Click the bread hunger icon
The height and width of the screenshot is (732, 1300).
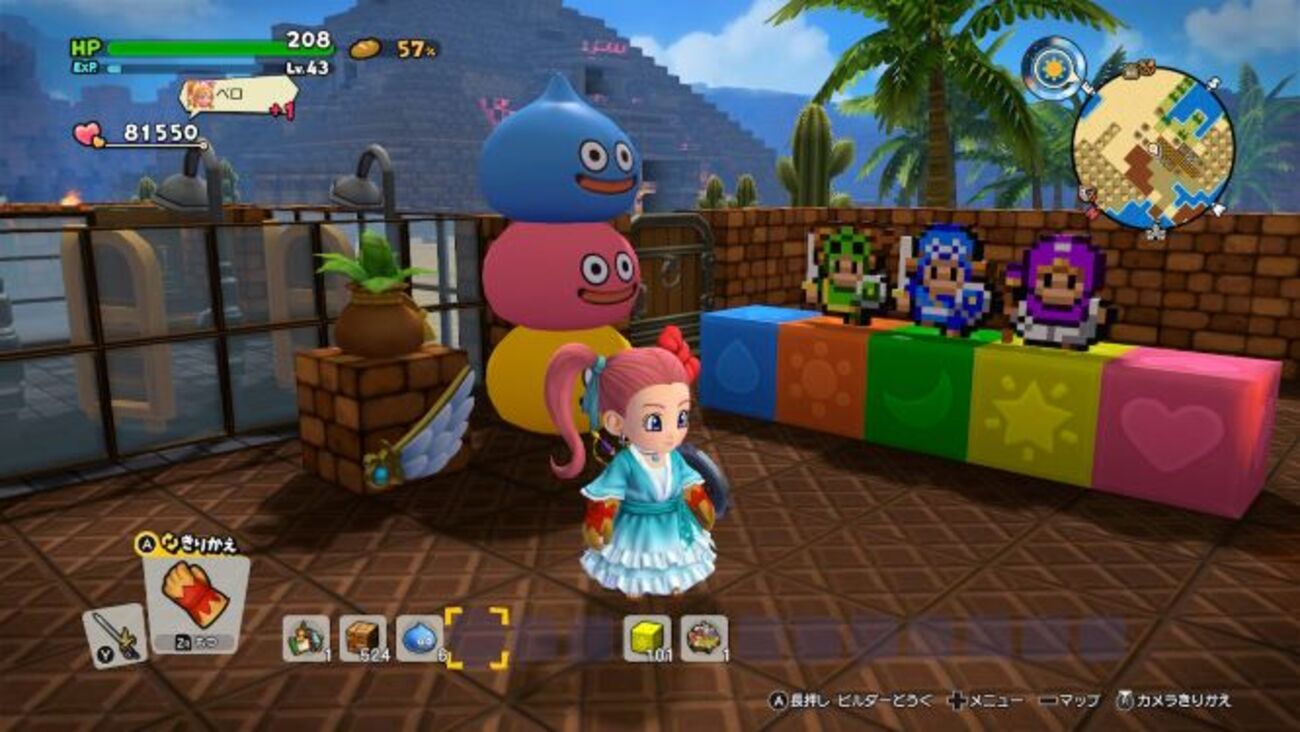pyautogui.click(x=366, y=48)
